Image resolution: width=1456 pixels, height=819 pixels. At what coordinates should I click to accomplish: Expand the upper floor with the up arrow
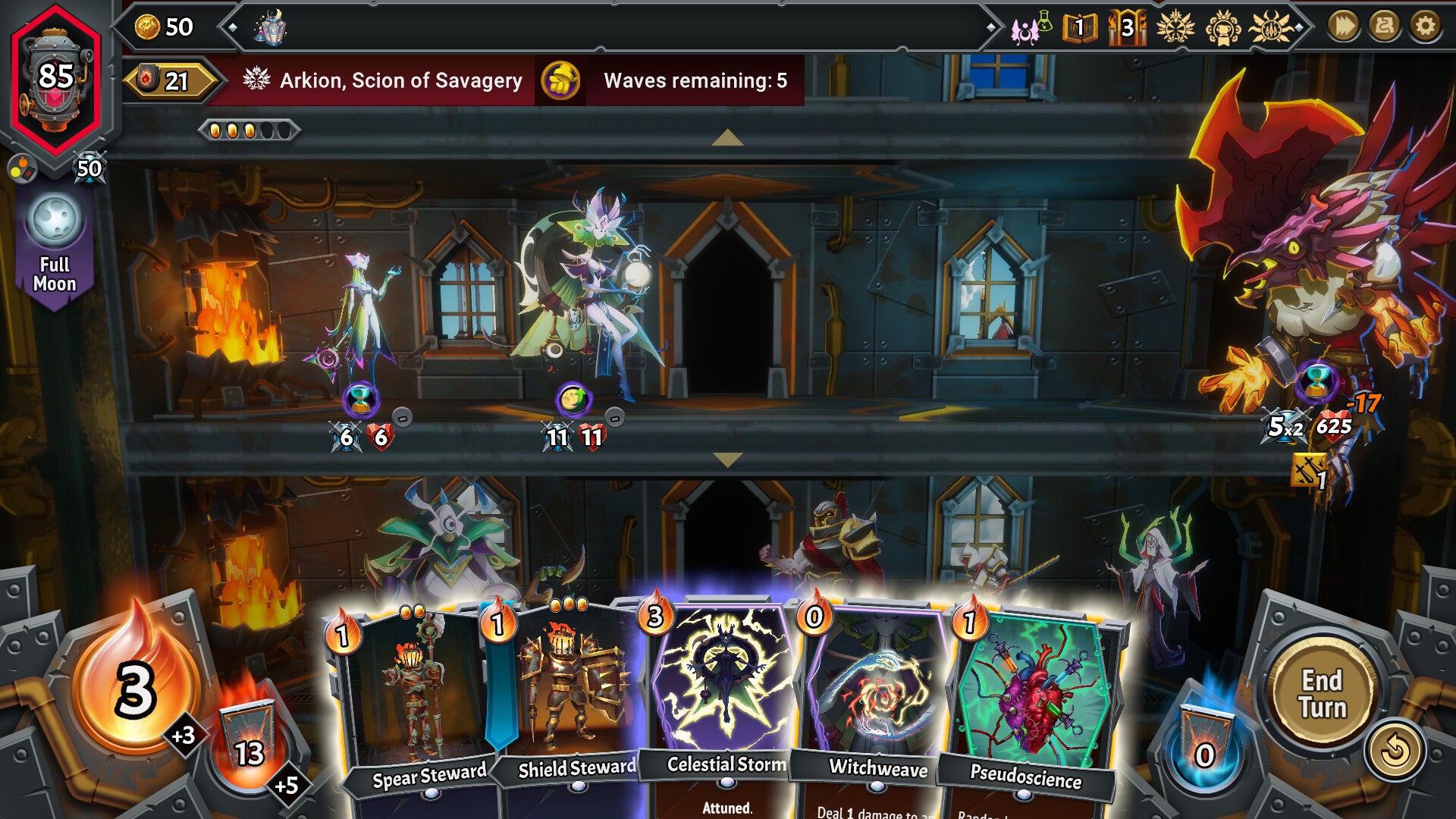[x=727, y=136]
